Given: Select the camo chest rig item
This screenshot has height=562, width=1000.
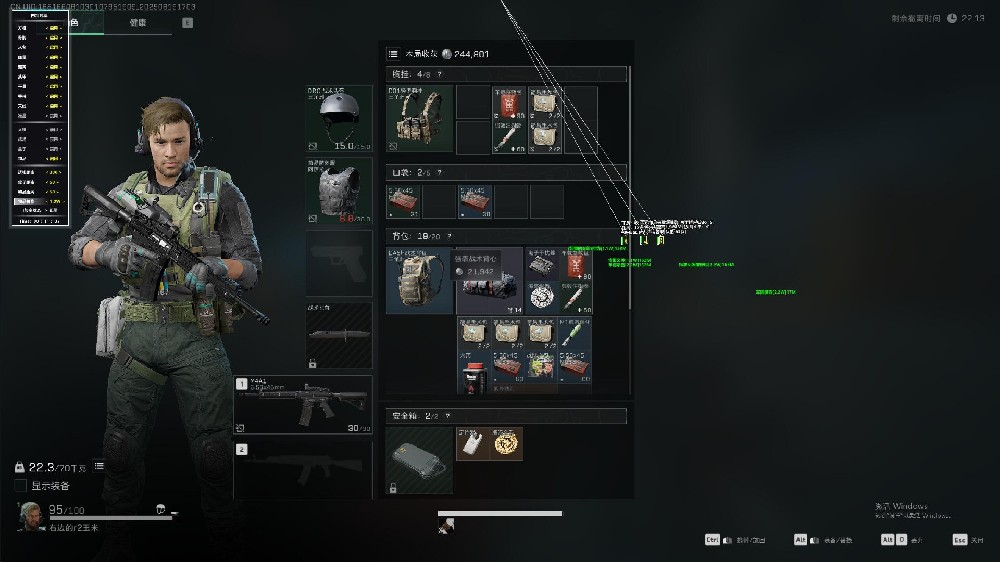Looking at the screenshot, I should [419, 119].
